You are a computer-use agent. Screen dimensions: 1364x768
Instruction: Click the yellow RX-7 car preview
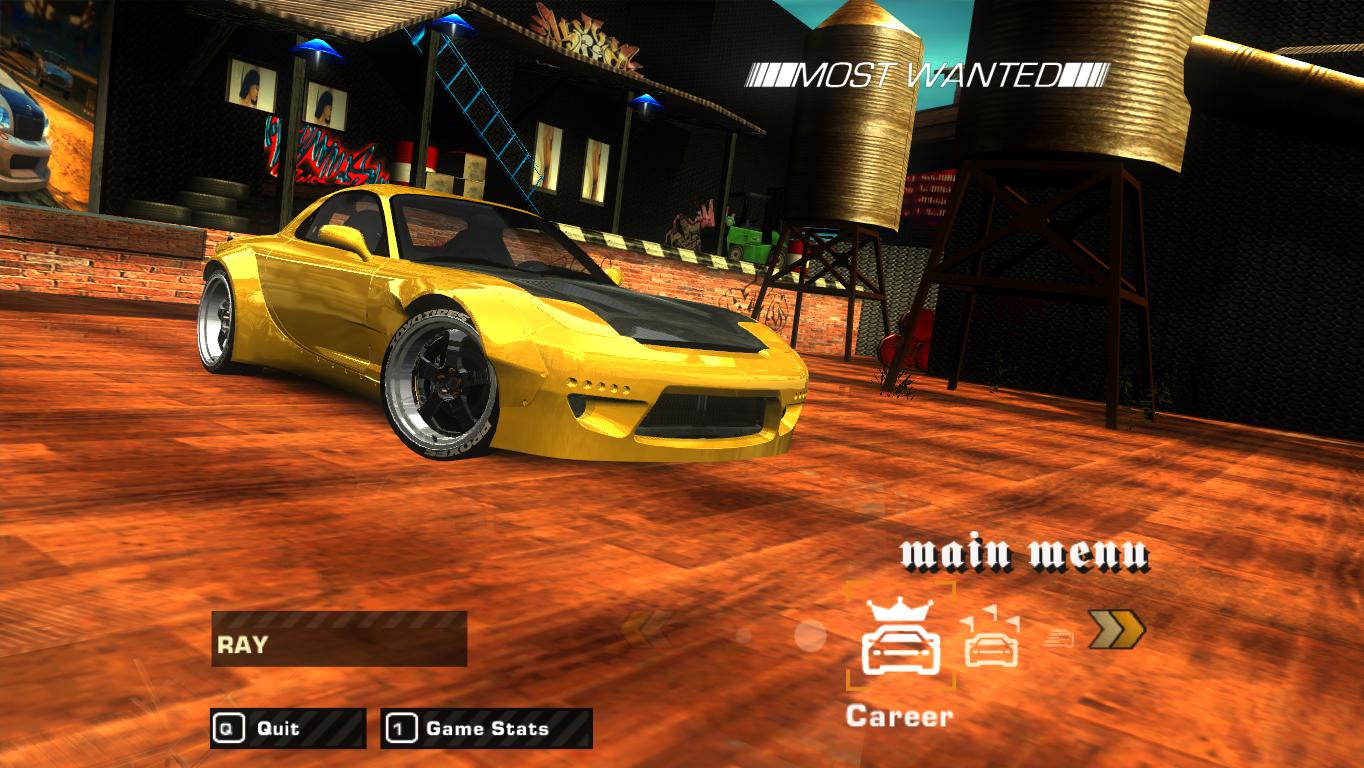(500, 330)
